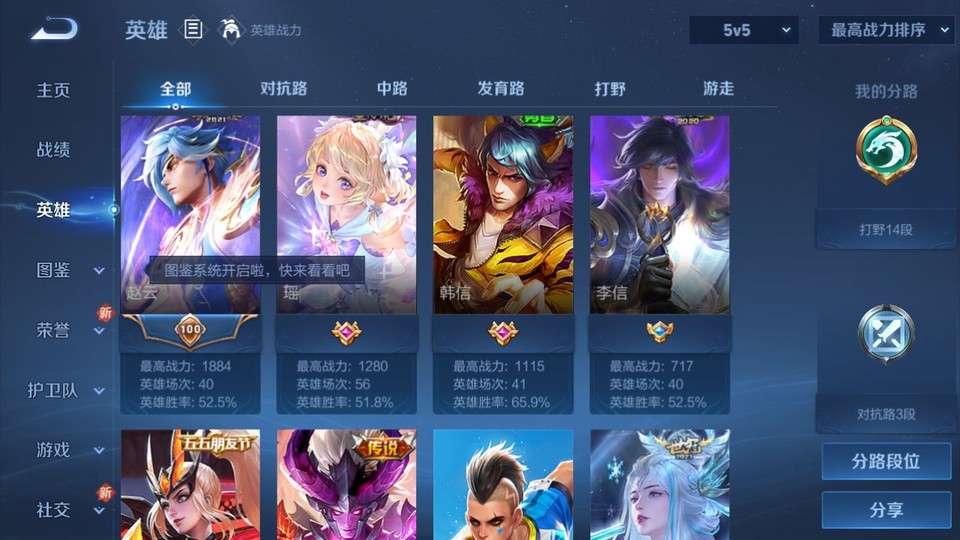
Task: Switch to the 游走 tab
Action: (x=718, y=89)
